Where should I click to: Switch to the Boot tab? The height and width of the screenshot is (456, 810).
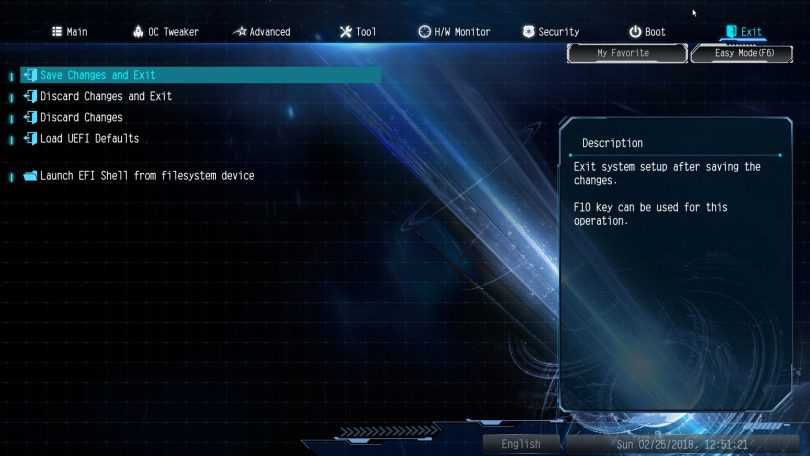pyautogui.click(x=647, y=32)
